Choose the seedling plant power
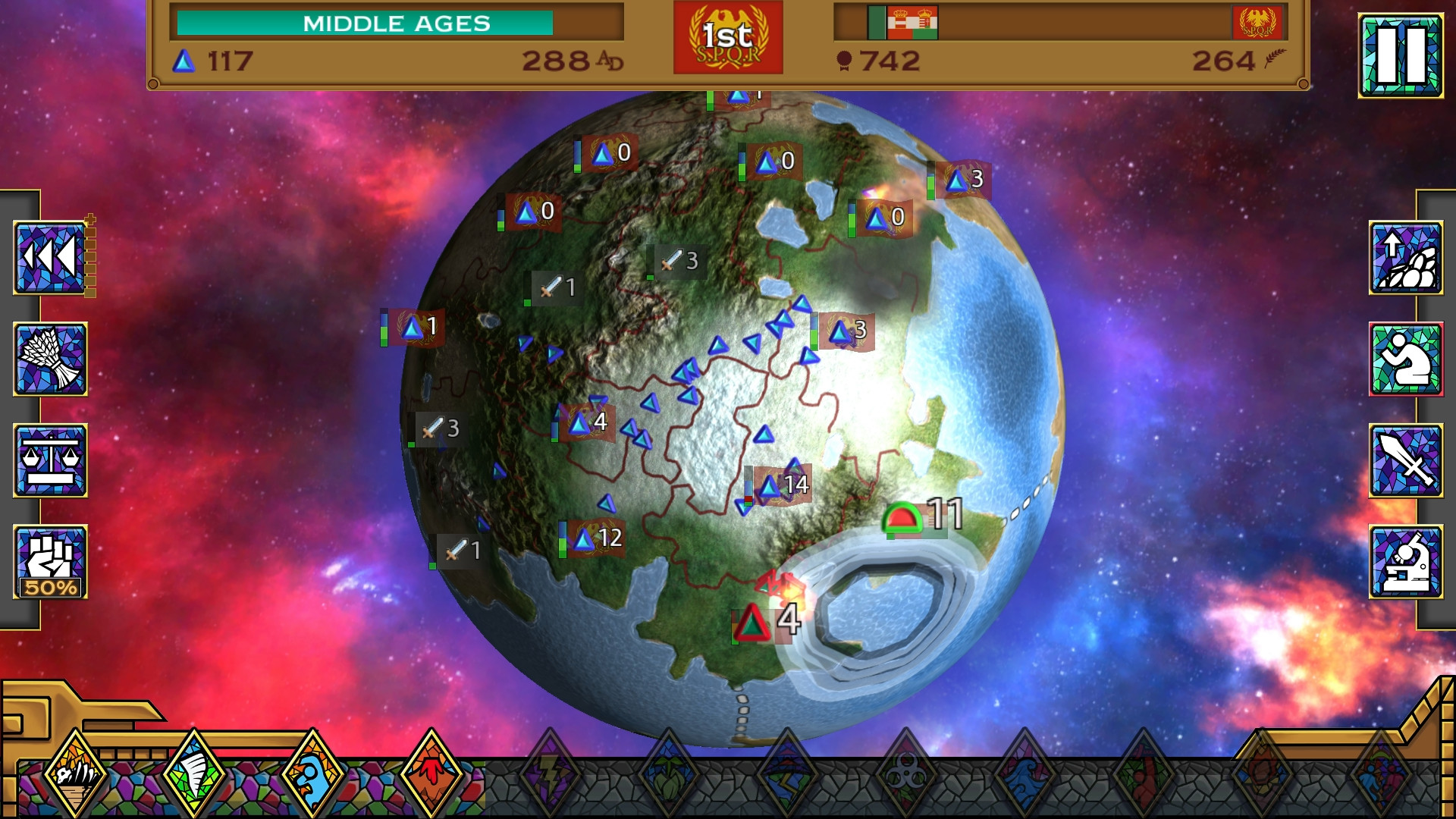 668,775
